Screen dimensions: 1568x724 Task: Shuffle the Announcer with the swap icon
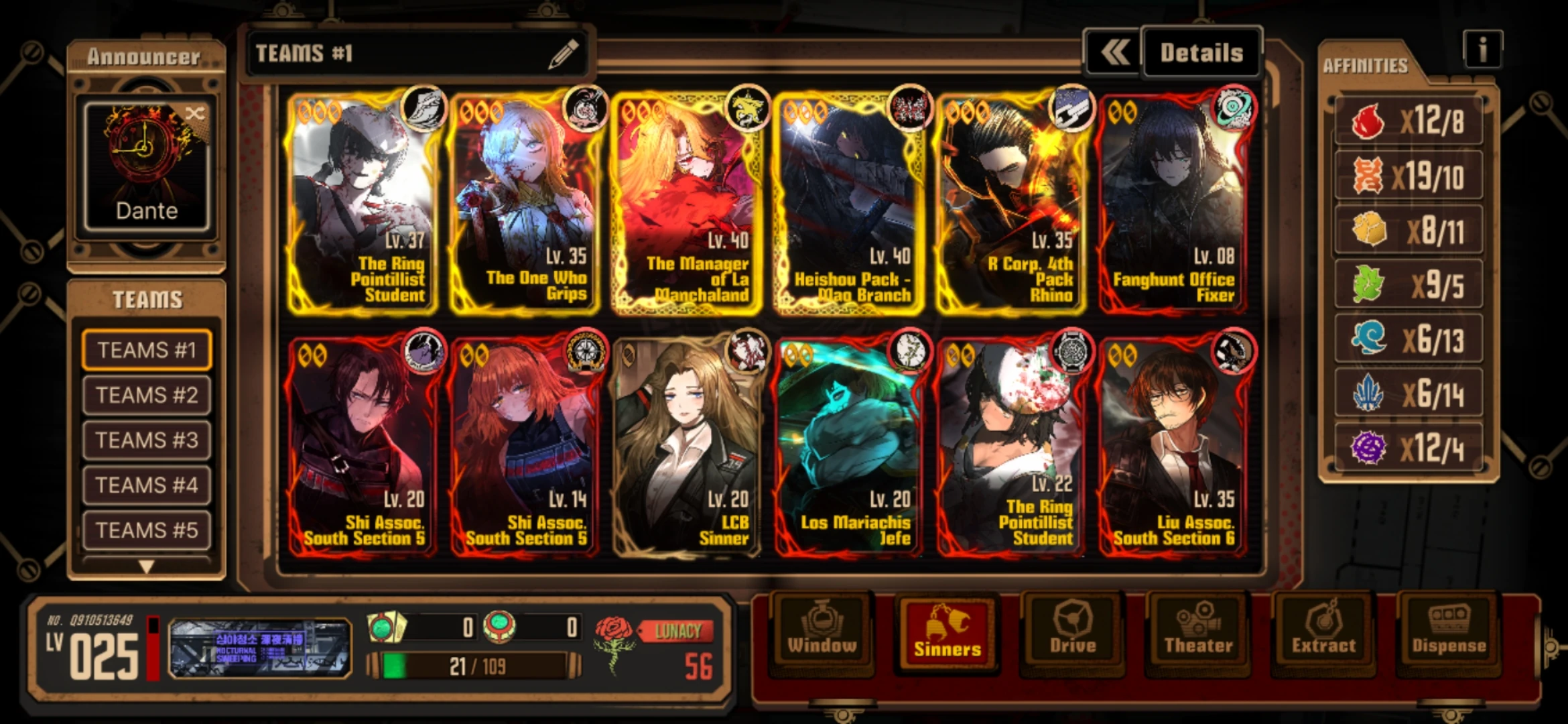click(194, 114)
